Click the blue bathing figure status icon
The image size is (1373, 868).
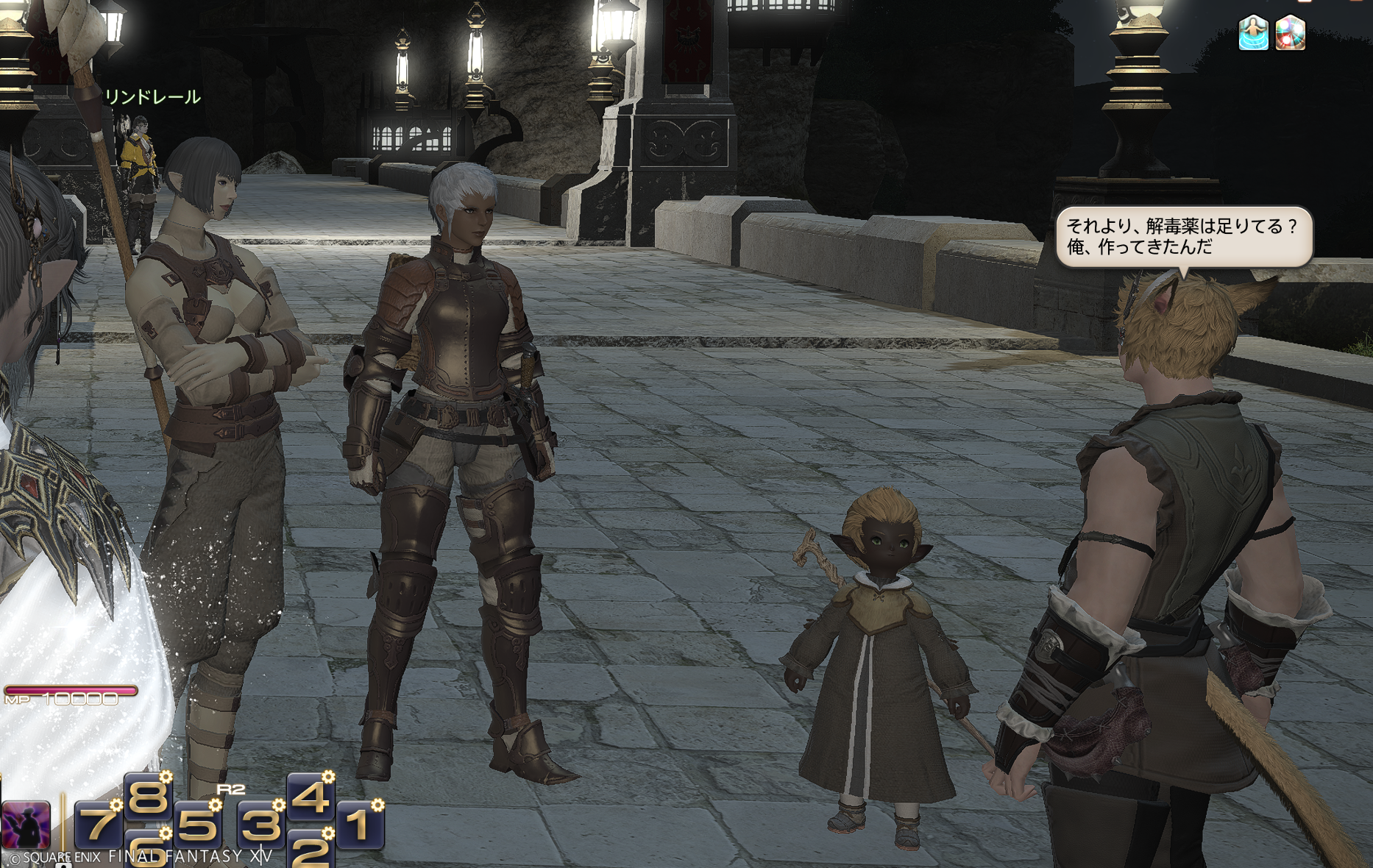pos(1253,34)
